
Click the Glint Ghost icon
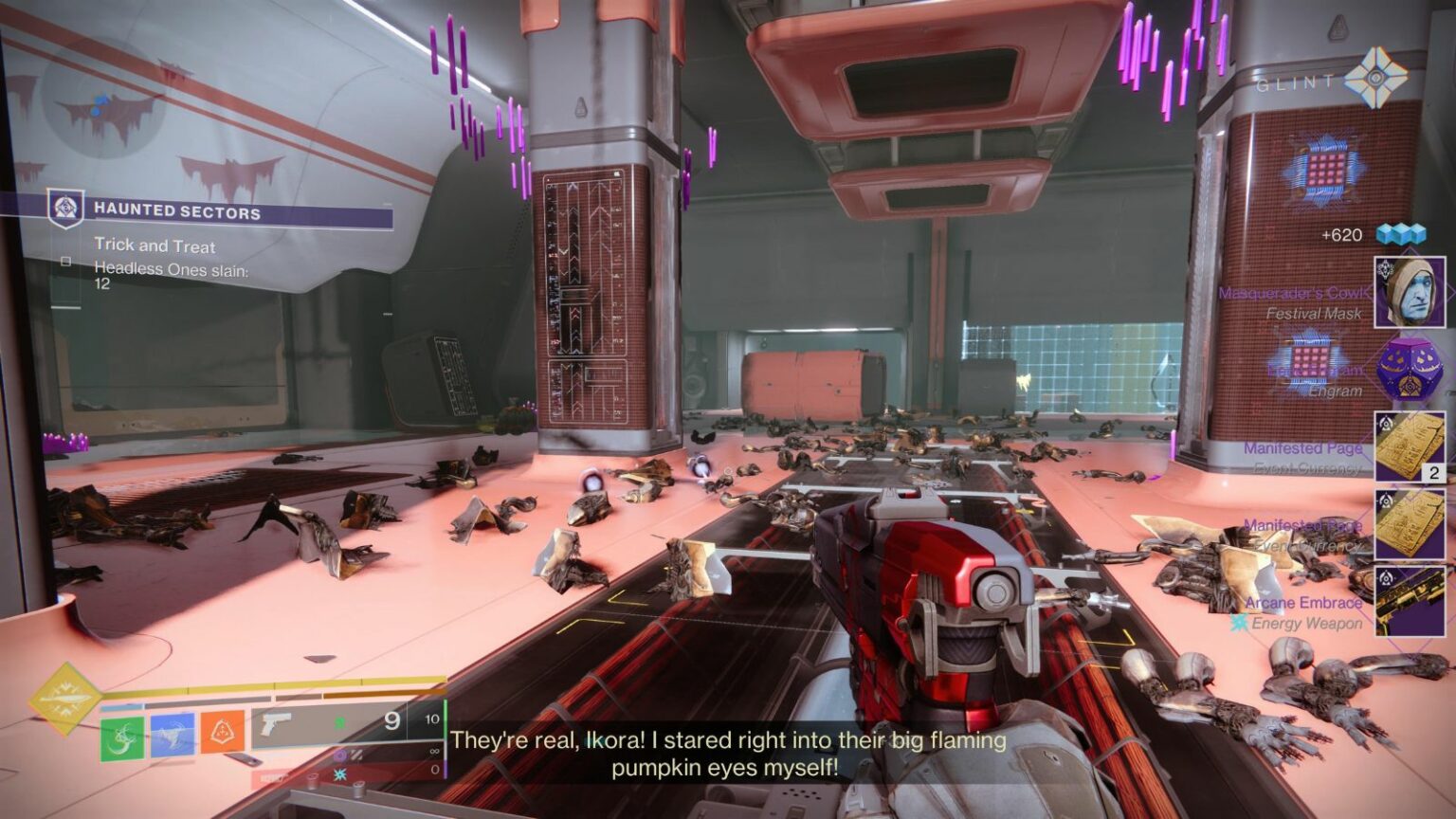click(x=1375, y=79)
